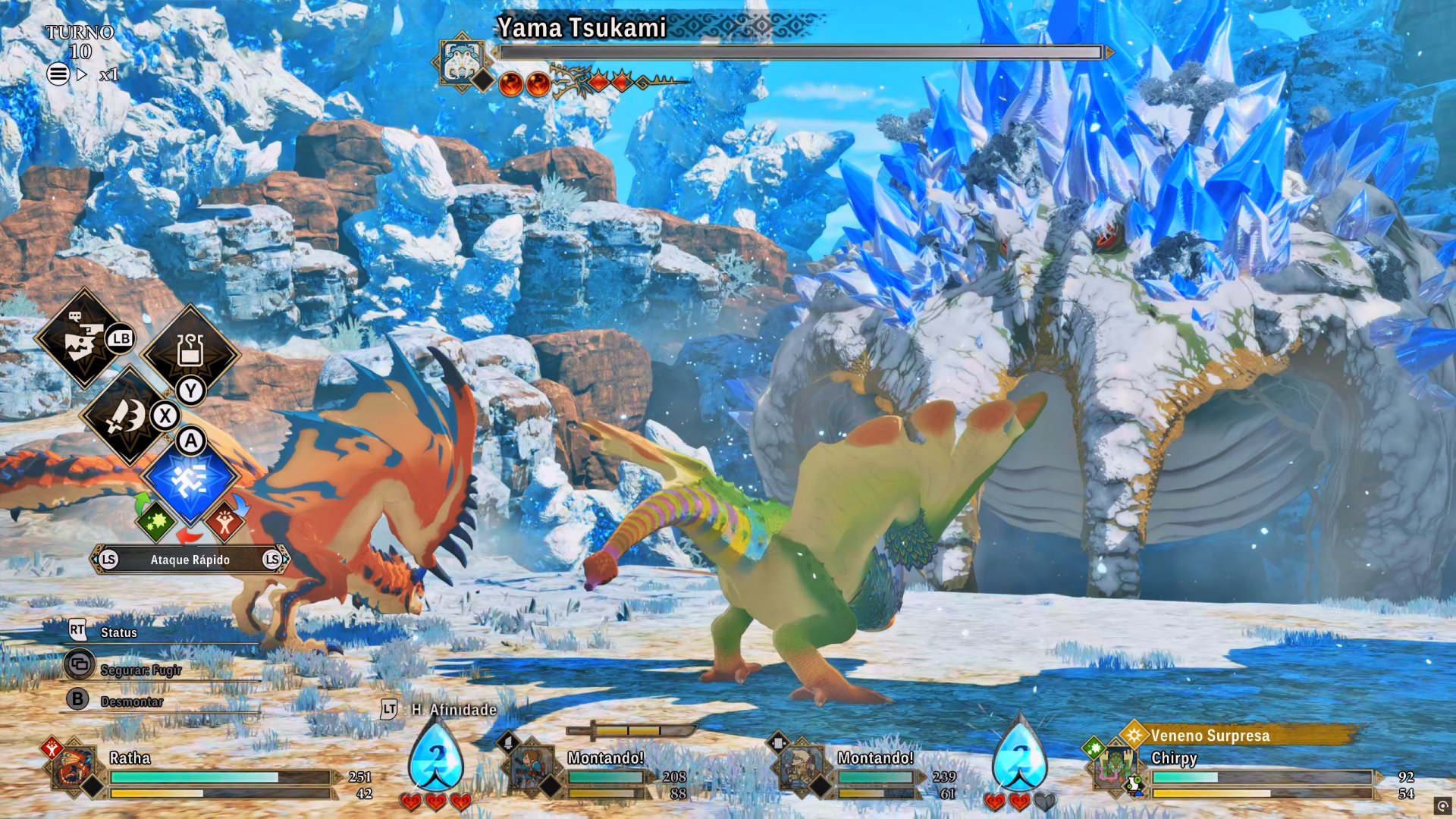Viewport: 1456px width, 819px height.
Task: Click the H. Afinidade kinship skill label
Action: (453, 710)
